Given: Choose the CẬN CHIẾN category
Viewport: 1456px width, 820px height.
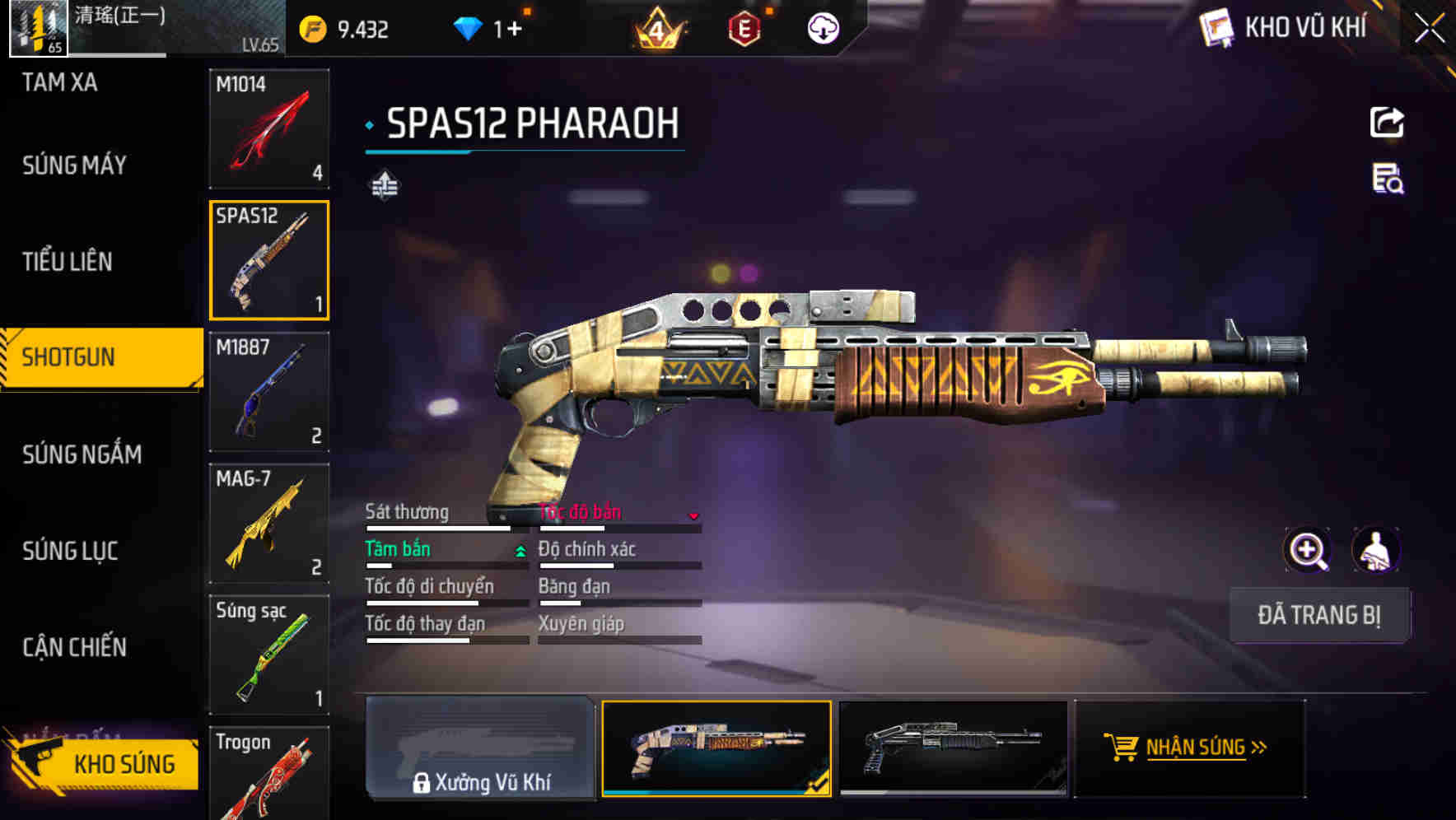Looking at the screenshot, I should click(75, 648).
